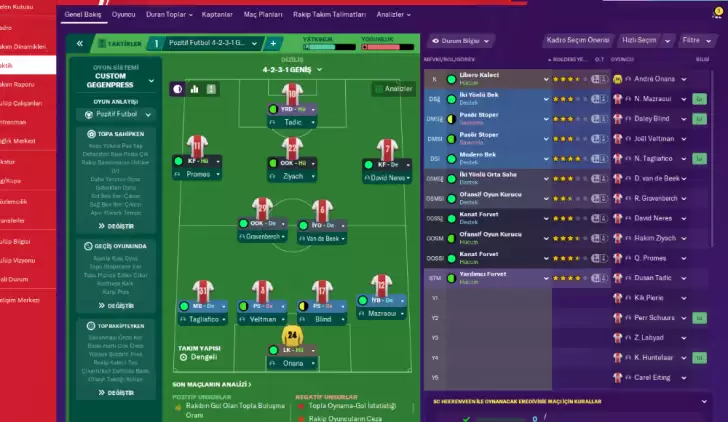This screenshot has height=422, width=728.
Task: Switch to the Oyuncu tab
Action: coord(124,16)
